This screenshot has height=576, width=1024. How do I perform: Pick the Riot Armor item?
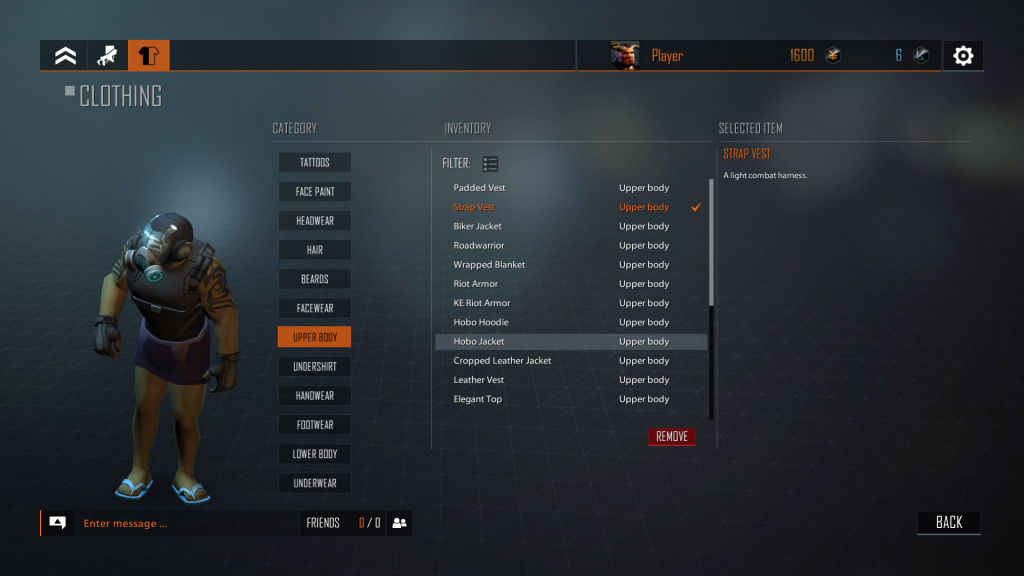(475, 284)
